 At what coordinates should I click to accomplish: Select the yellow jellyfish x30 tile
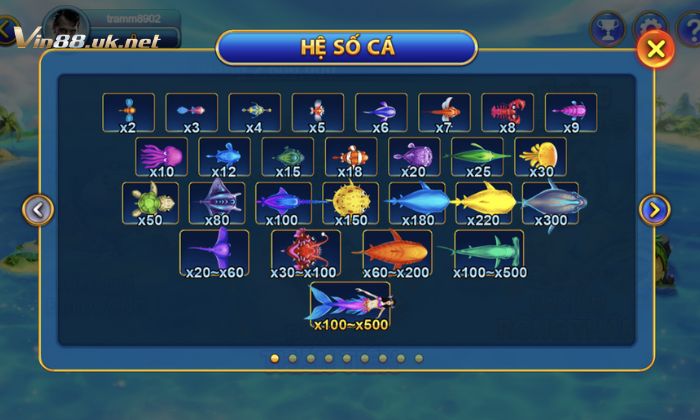coord(541,158)
